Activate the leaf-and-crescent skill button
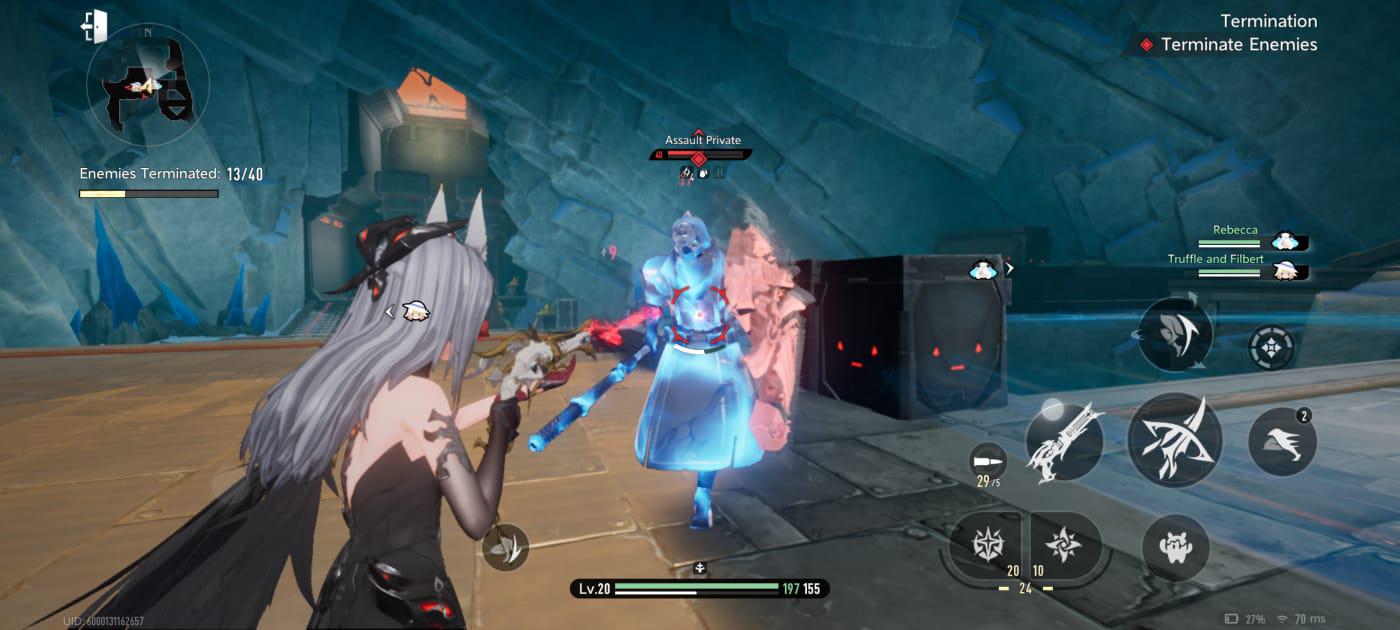This screenshot has height=630, width=1400. pos(1175,334)
